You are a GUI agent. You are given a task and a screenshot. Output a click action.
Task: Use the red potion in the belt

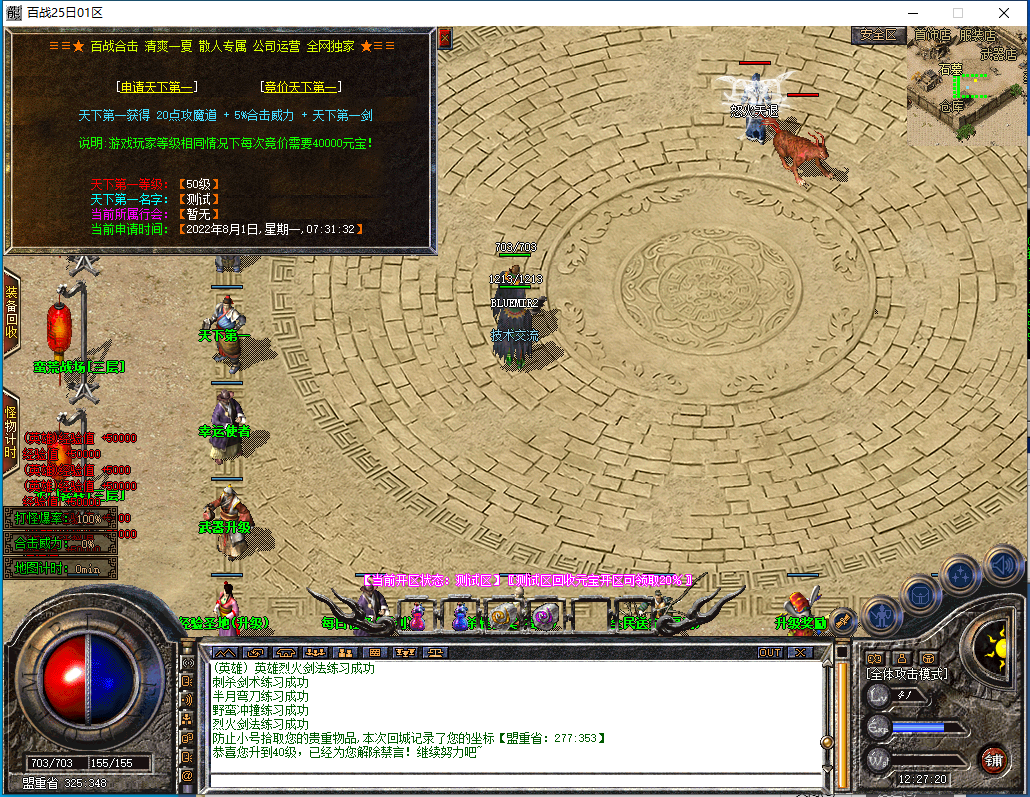tap(416, 618)
